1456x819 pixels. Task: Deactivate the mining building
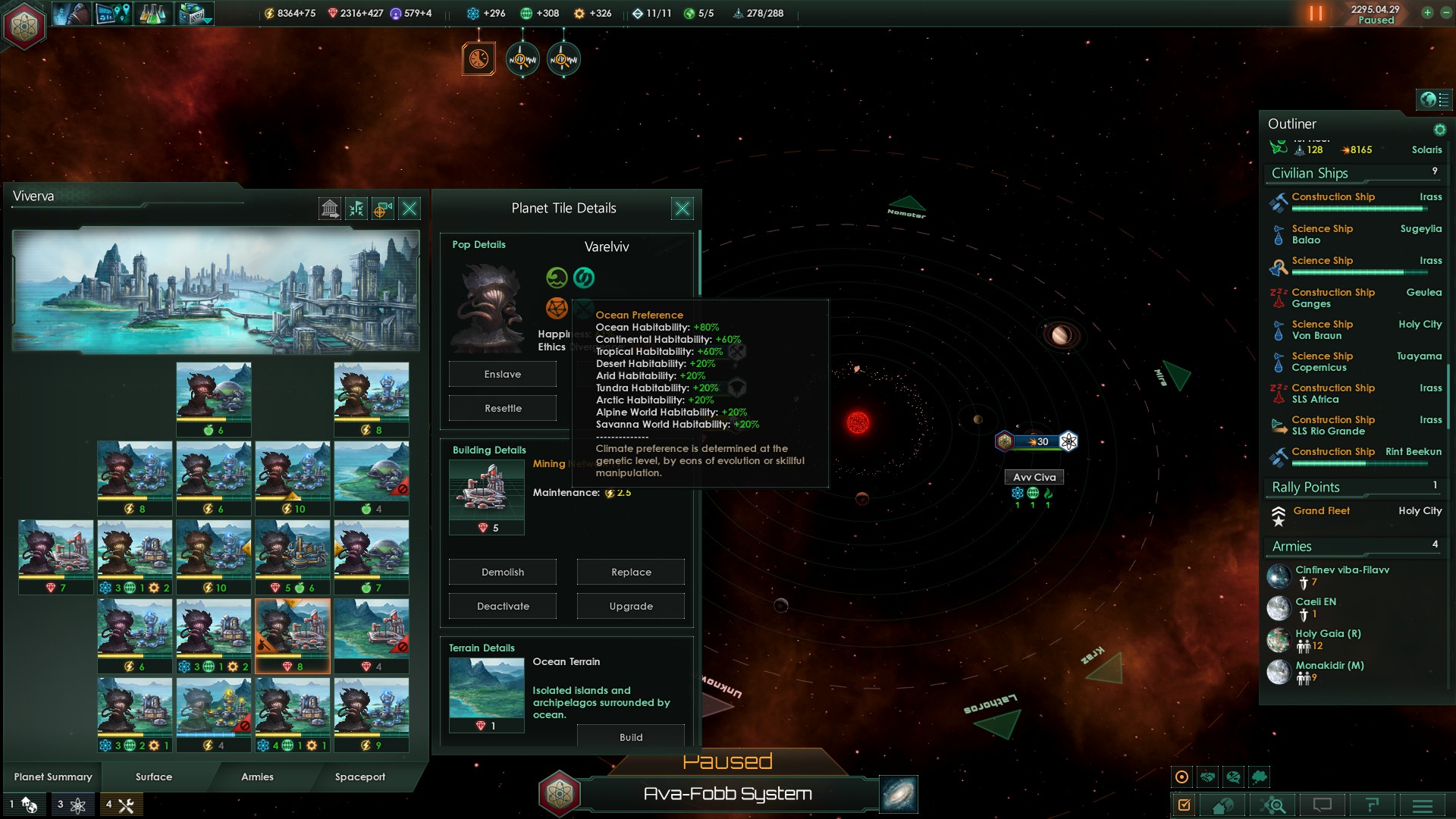(x=502, y=606)
